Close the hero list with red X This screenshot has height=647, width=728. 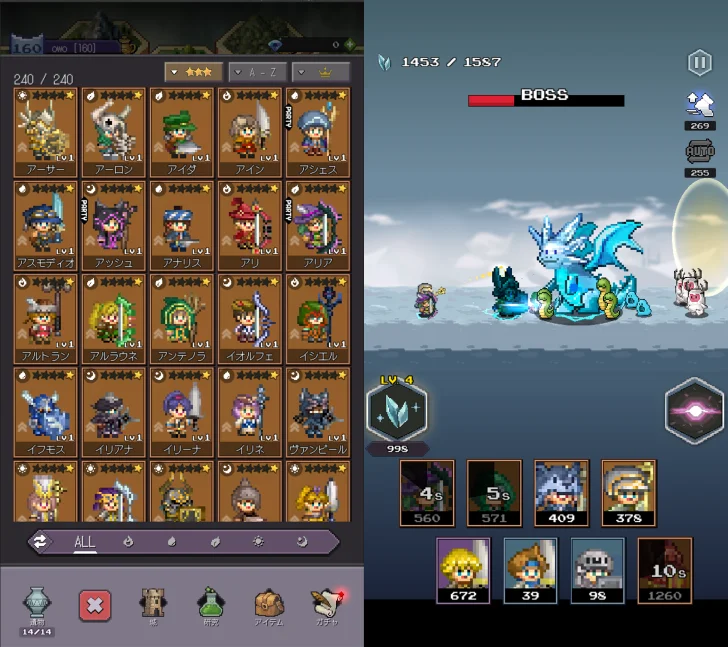(x=94, y=604)
